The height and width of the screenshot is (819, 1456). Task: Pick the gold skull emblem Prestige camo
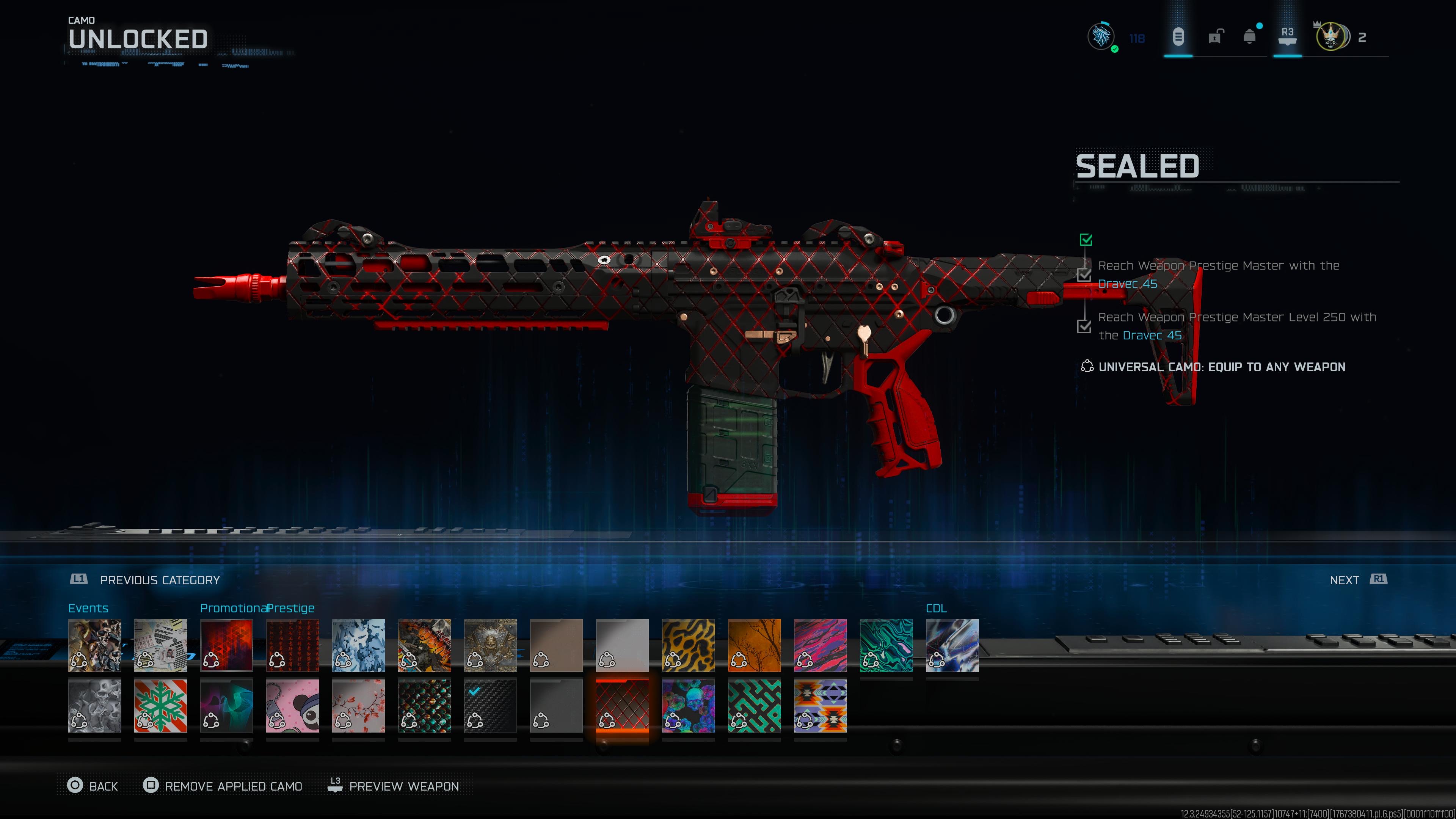(490, 645)
